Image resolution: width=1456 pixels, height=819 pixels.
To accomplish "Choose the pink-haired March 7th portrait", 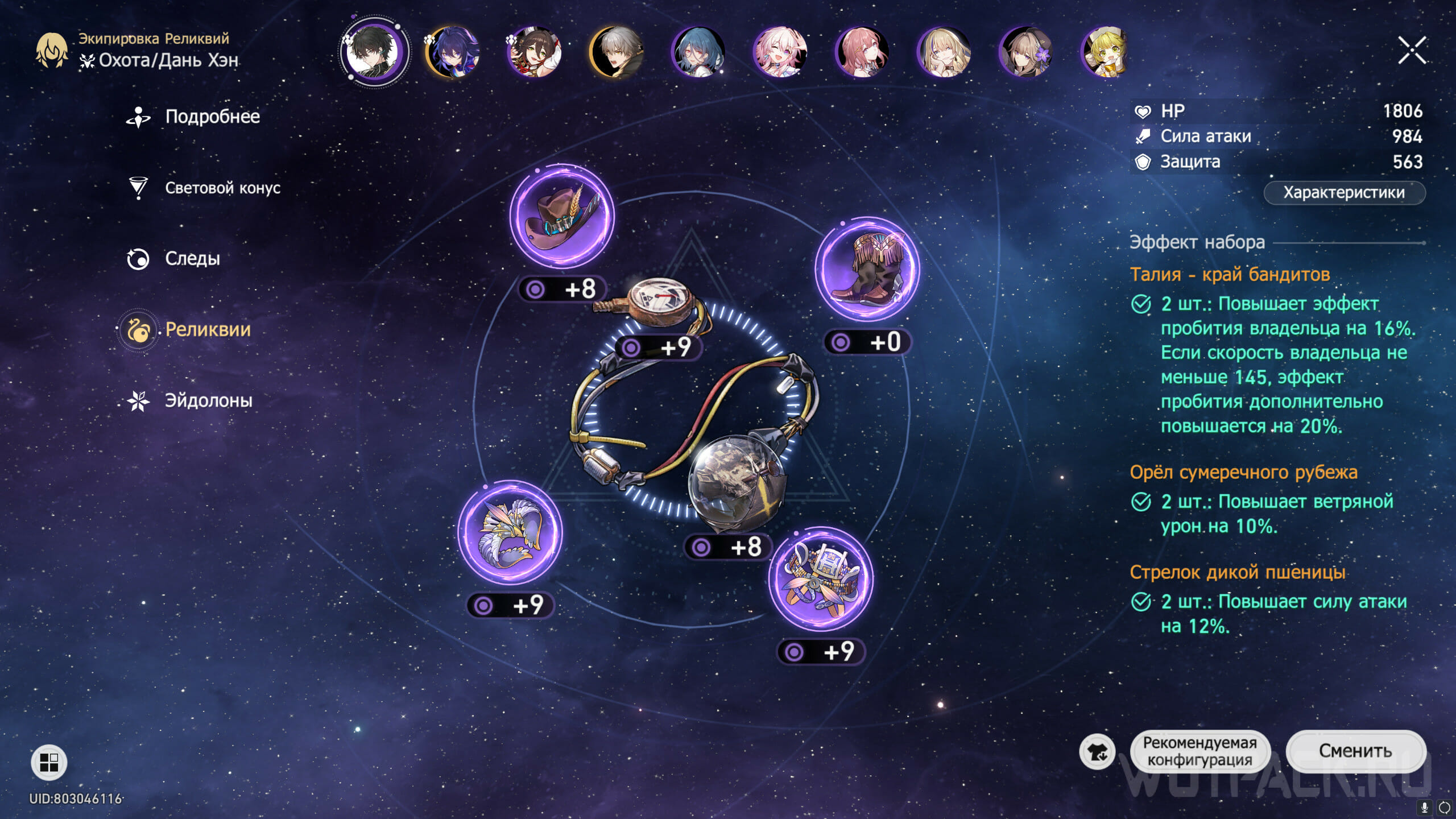I will point(780,52).
